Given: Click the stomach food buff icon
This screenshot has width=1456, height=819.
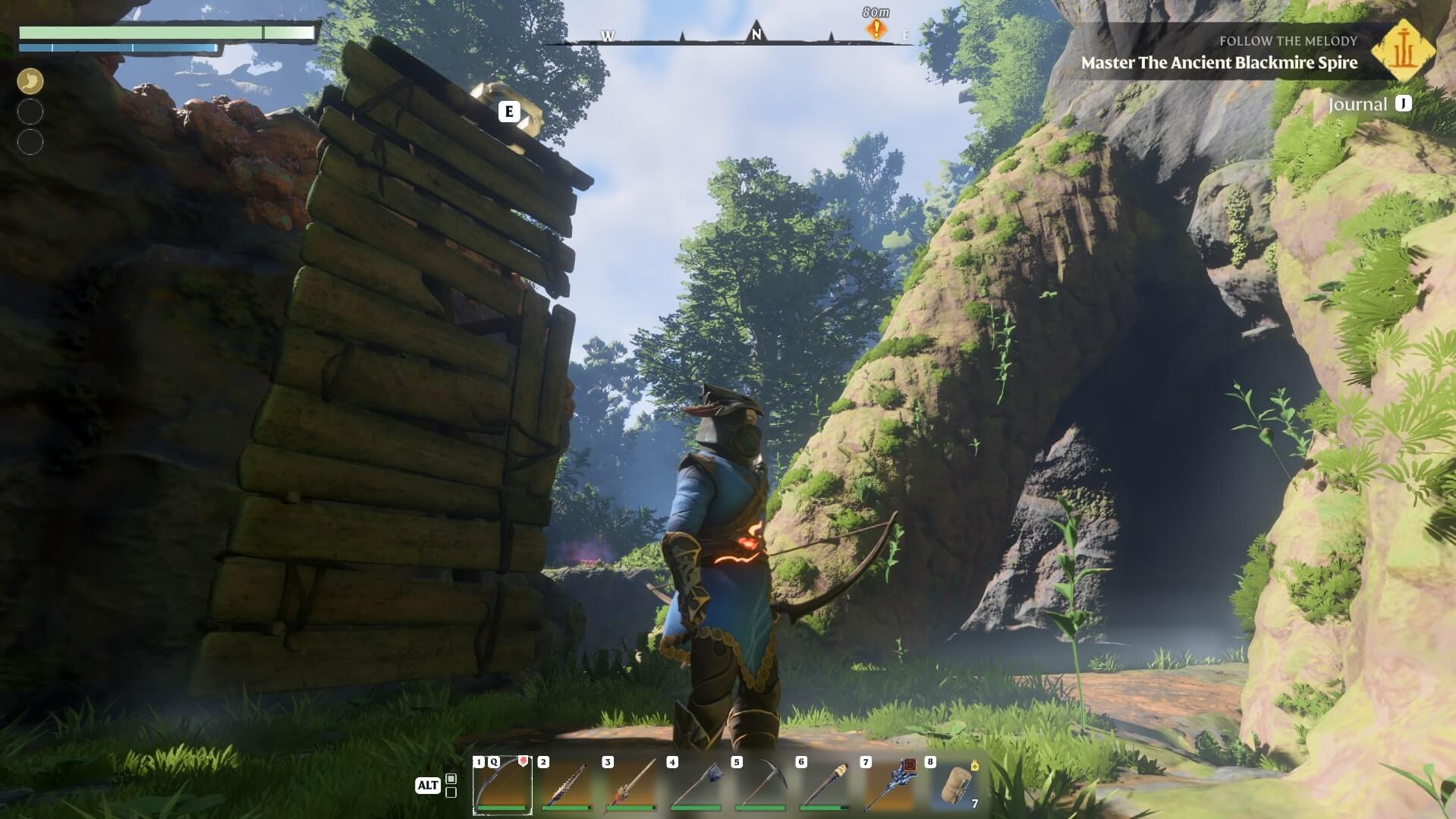Looking at the screenshot, I should coord(30,81).
